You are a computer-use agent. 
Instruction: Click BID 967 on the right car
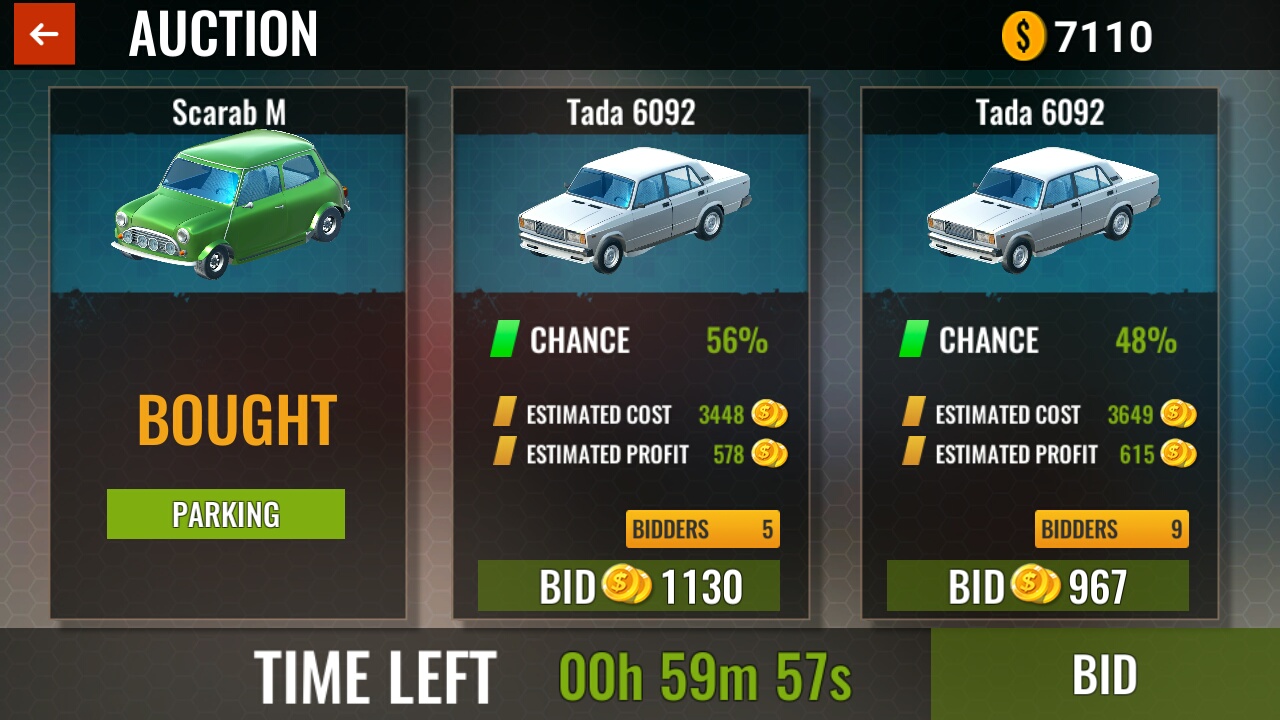pyautogui.click(x=1039, y=586)
